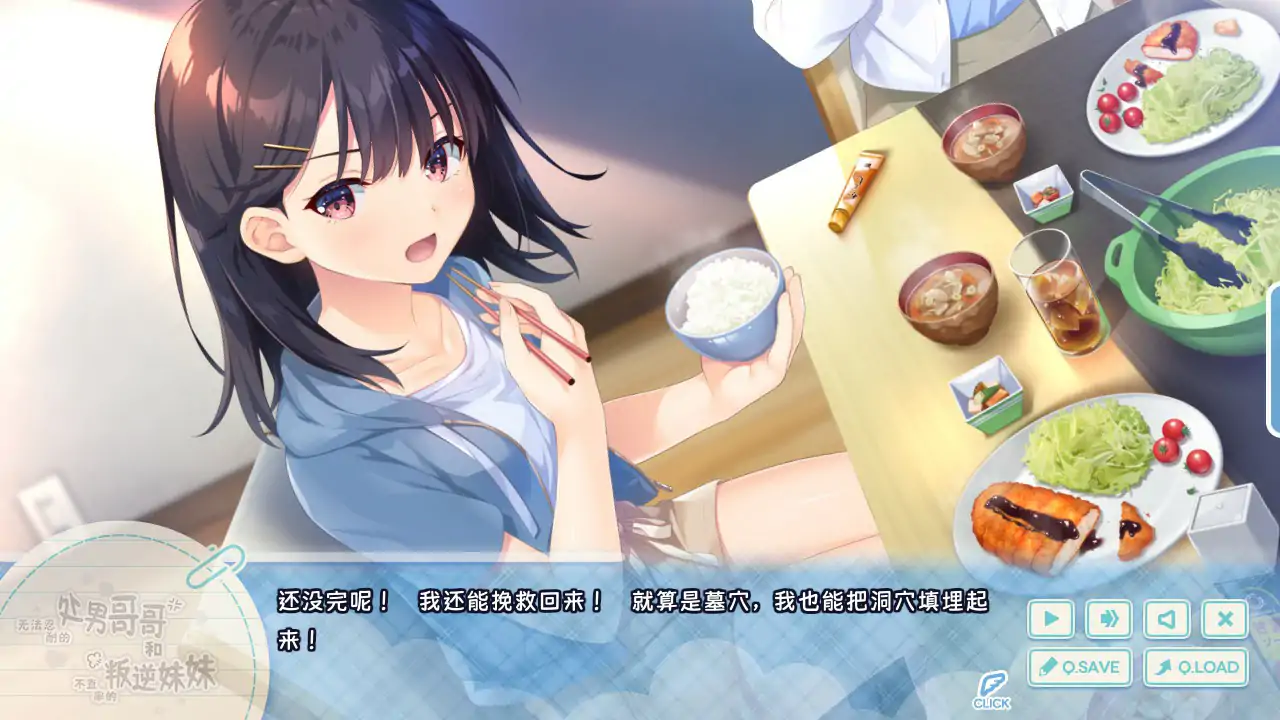Start auto-play mode with the play icon
Viewport: 1280px width, 720px height.
click(1049, 618)
